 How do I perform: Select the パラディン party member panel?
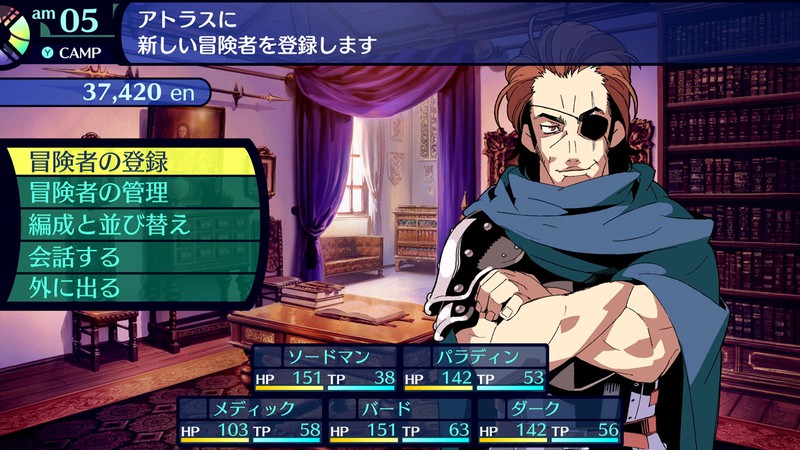475,368
